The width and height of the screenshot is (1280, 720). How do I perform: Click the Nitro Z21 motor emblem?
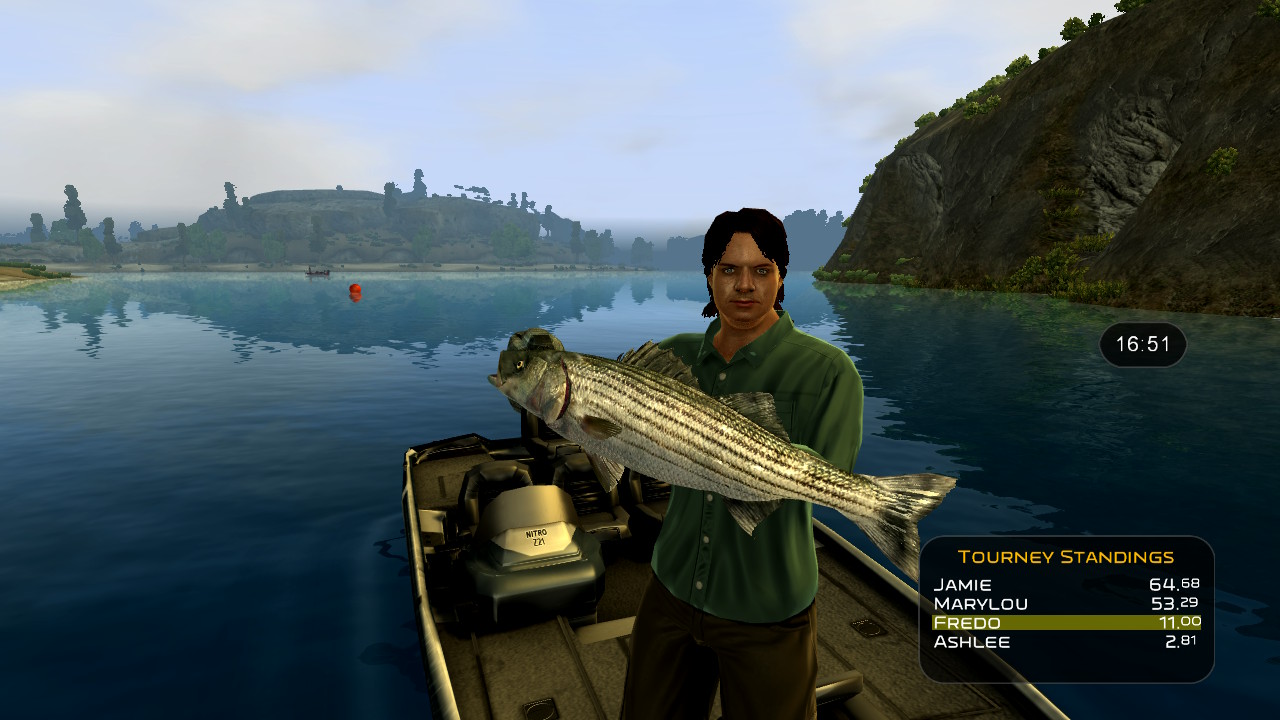538,537
